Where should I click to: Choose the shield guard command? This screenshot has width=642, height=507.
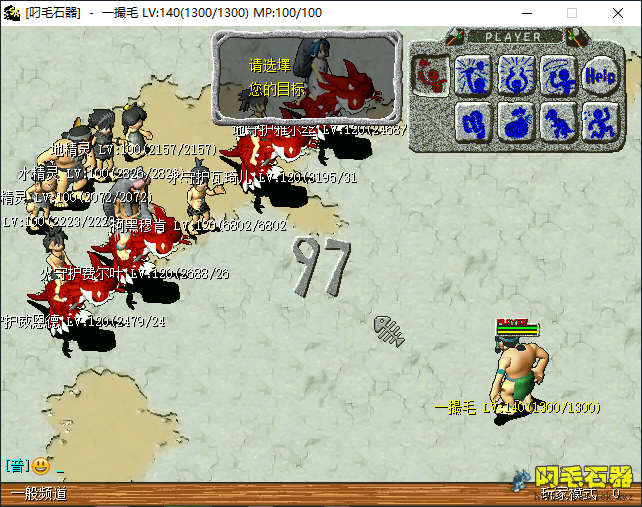[472, 122]
